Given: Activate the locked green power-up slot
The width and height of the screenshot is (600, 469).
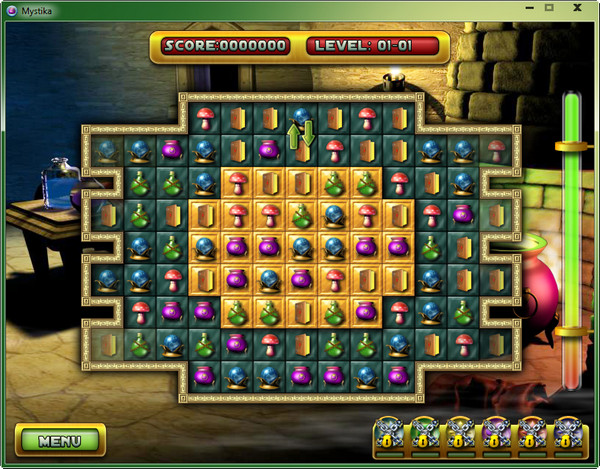Looking at the screenshot, I should click(x=424, y=433).
